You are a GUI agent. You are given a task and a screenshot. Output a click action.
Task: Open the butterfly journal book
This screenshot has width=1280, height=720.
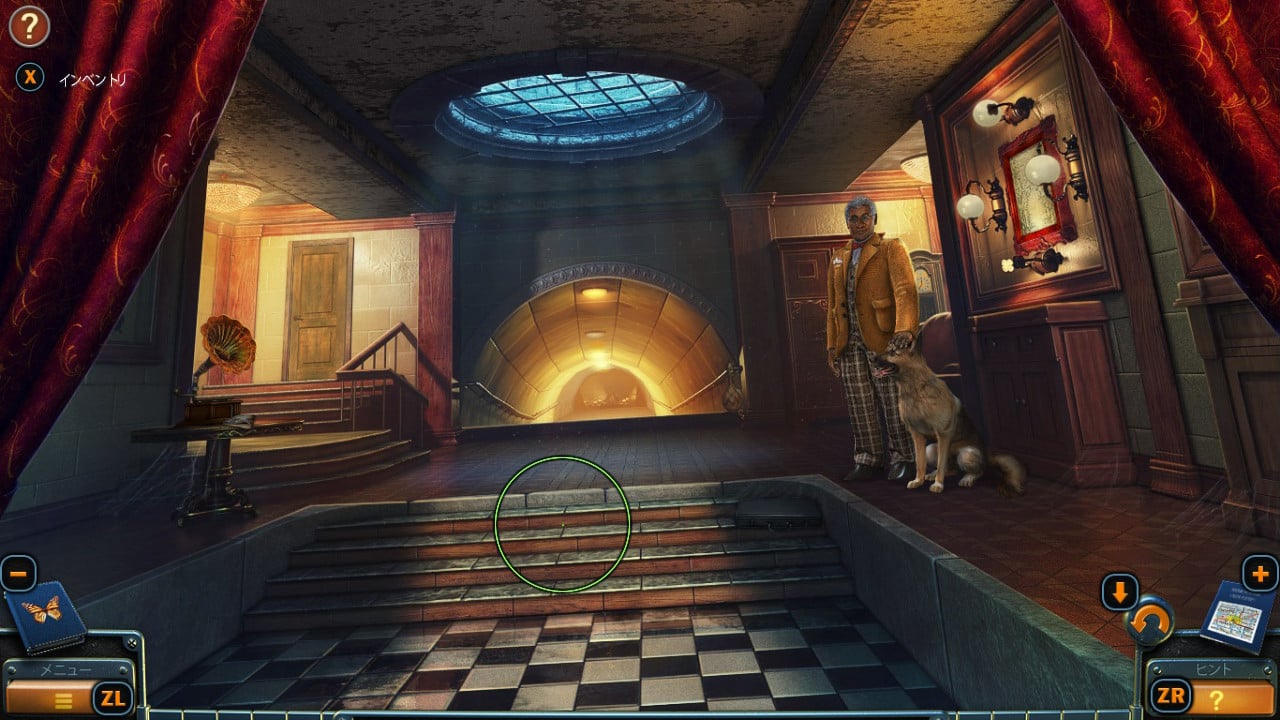(x=45, y=614)
